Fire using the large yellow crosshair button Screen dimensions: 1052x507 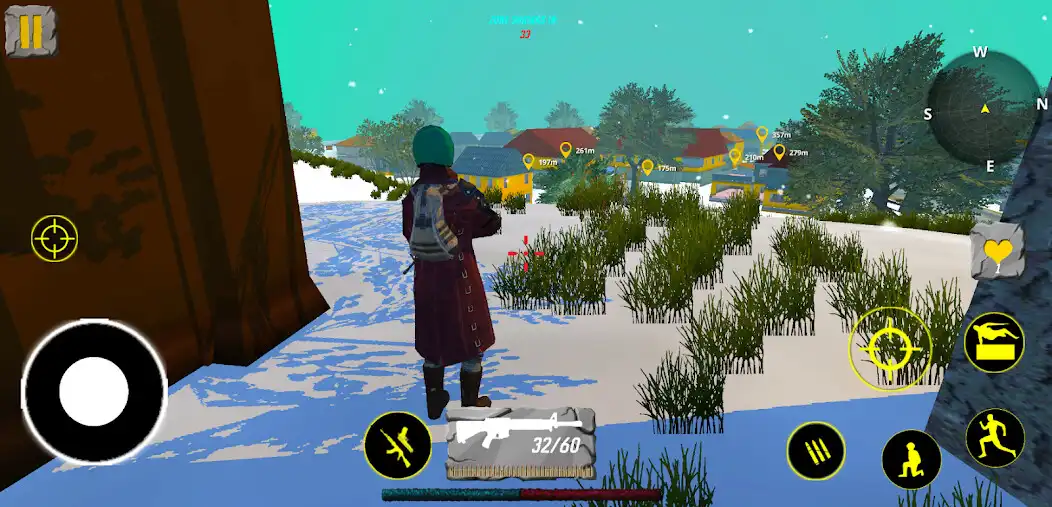[x=889, y=348]
